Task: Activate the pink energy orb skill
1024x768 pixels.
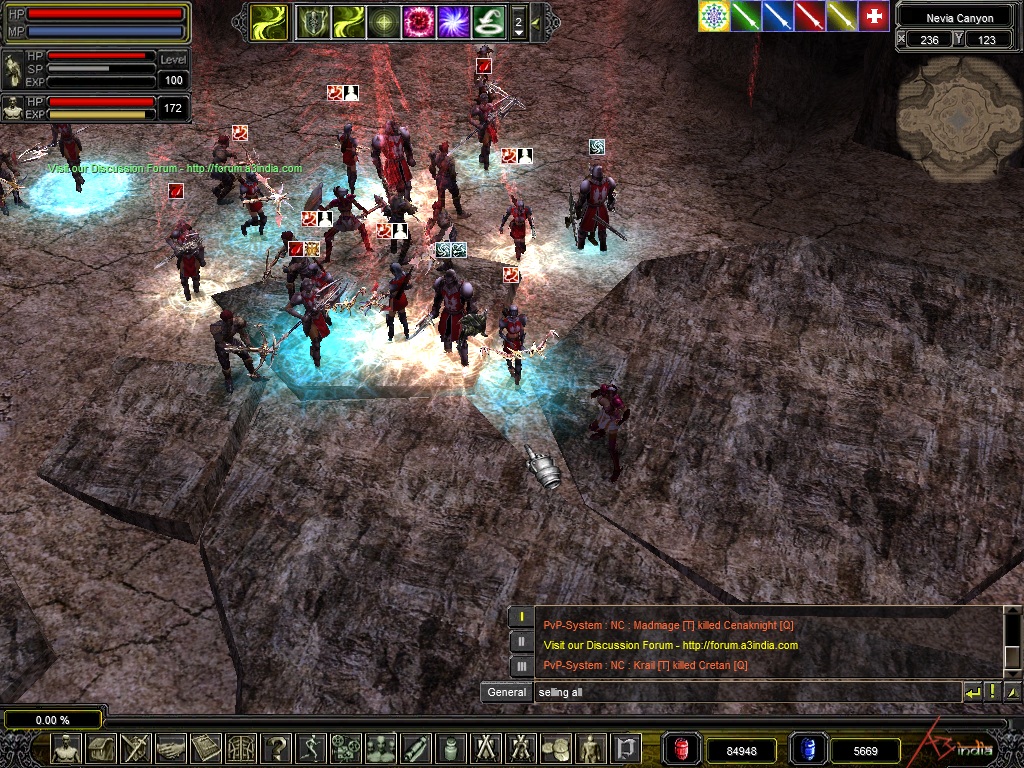Action: (x=418, y=22)
